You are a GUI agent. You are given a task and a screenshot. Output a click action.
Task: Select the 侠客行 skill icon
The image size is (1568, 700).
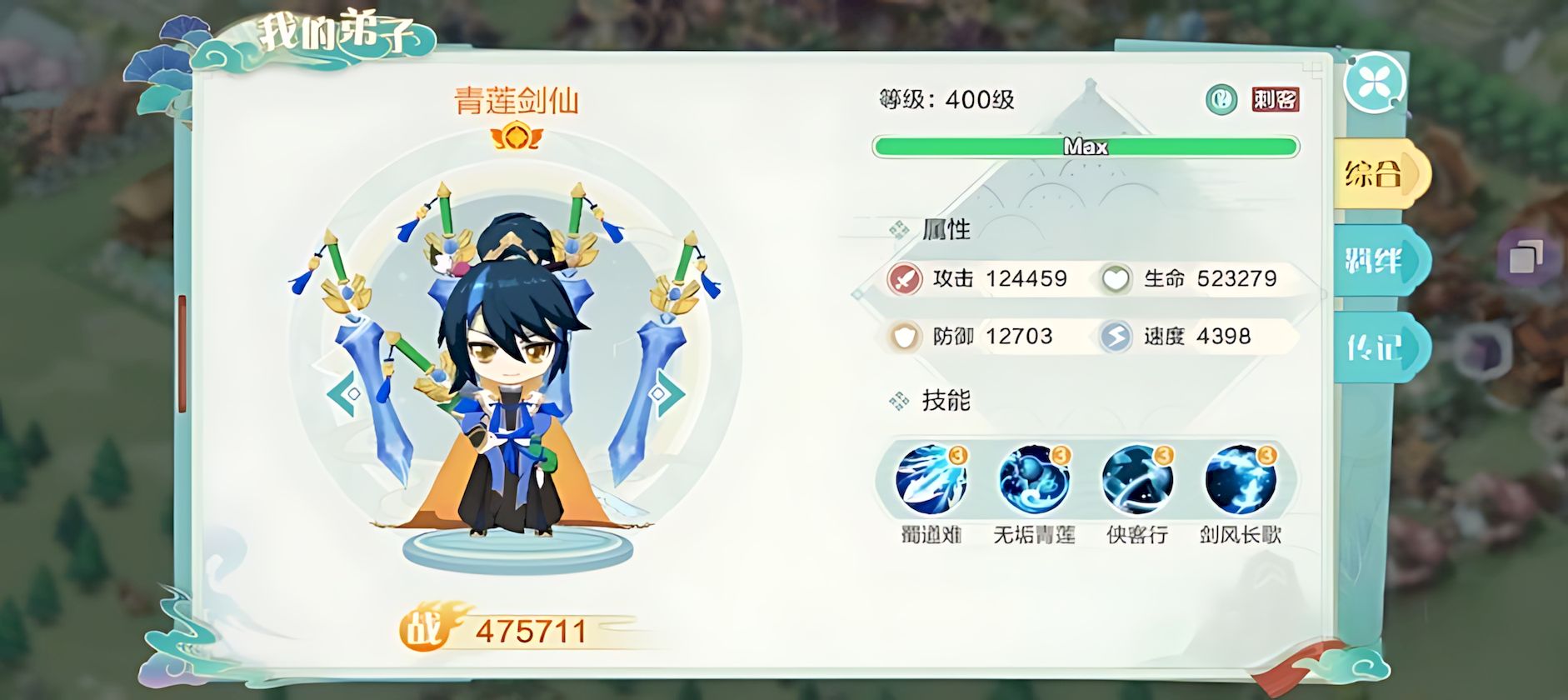point(1137,479)
